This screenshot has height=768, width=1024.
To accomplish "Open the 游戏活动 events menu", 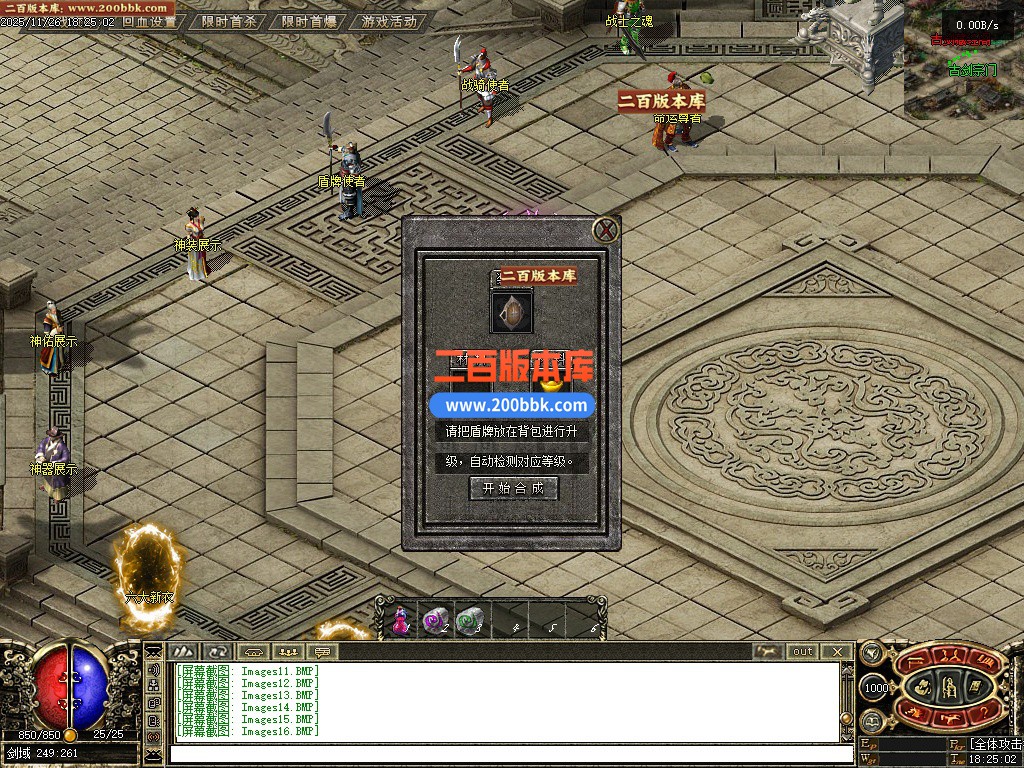I will point(389,21).
